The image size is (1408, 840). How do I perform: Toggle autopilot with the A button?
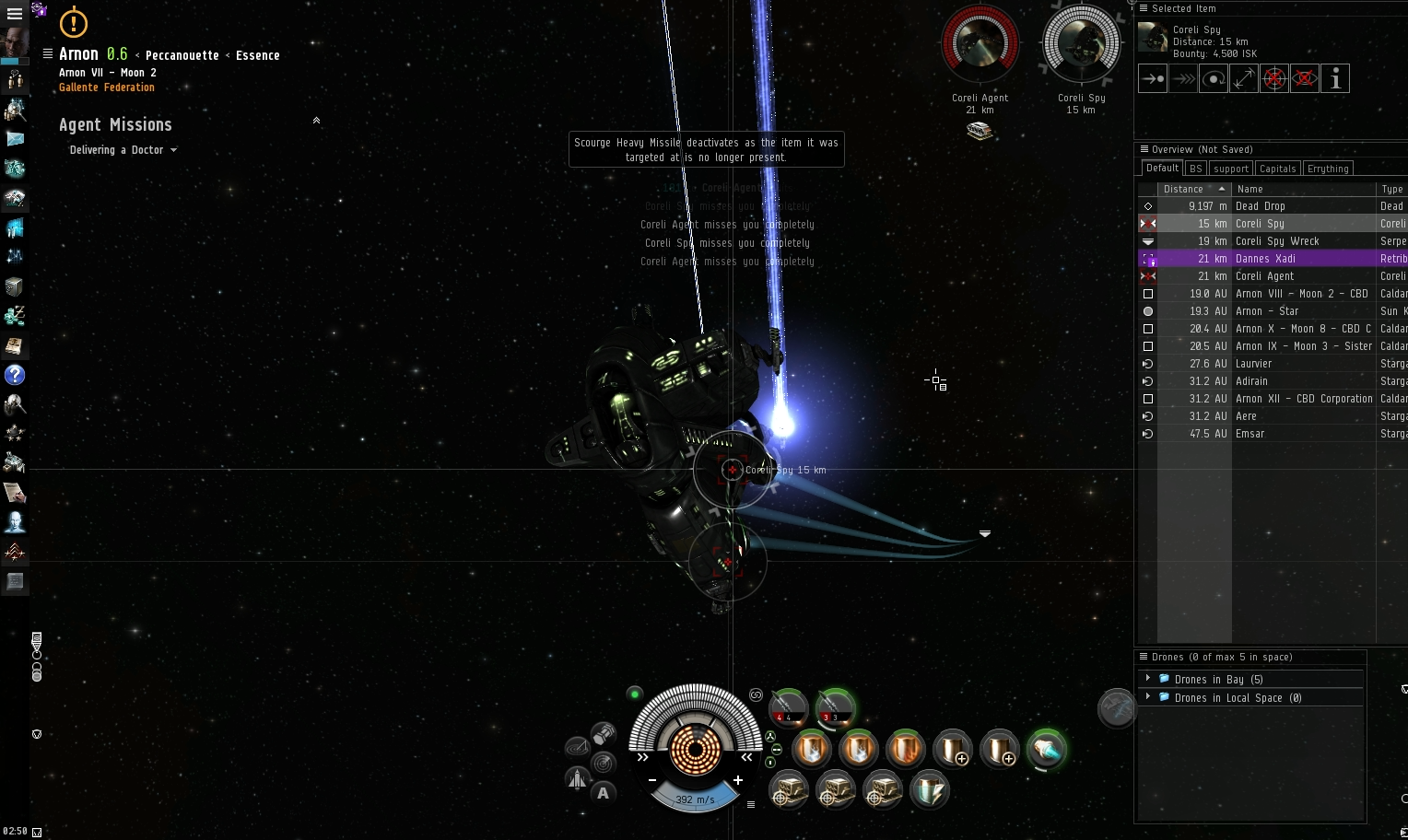click(604, 792)
